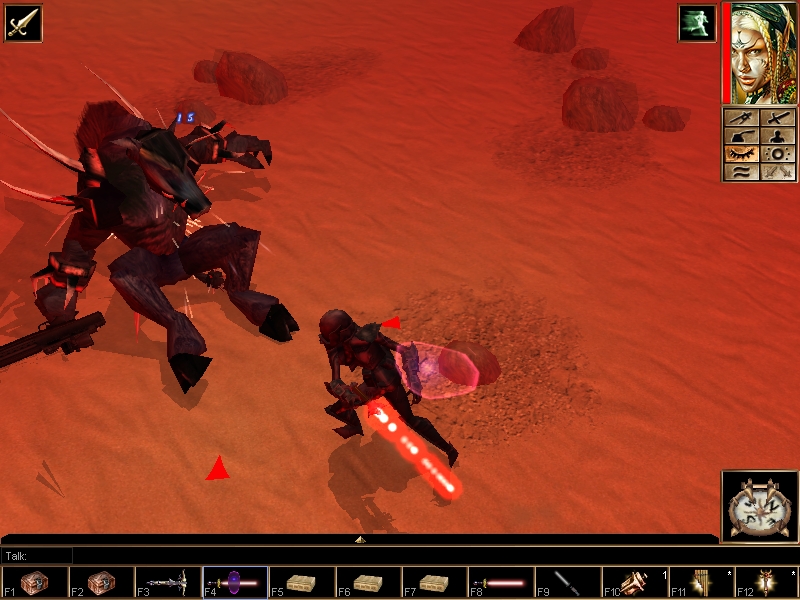The height and width of the screenshot is (600, 800).
Task: Use the F1 chest item slot
Action: (x=35, y=583)
